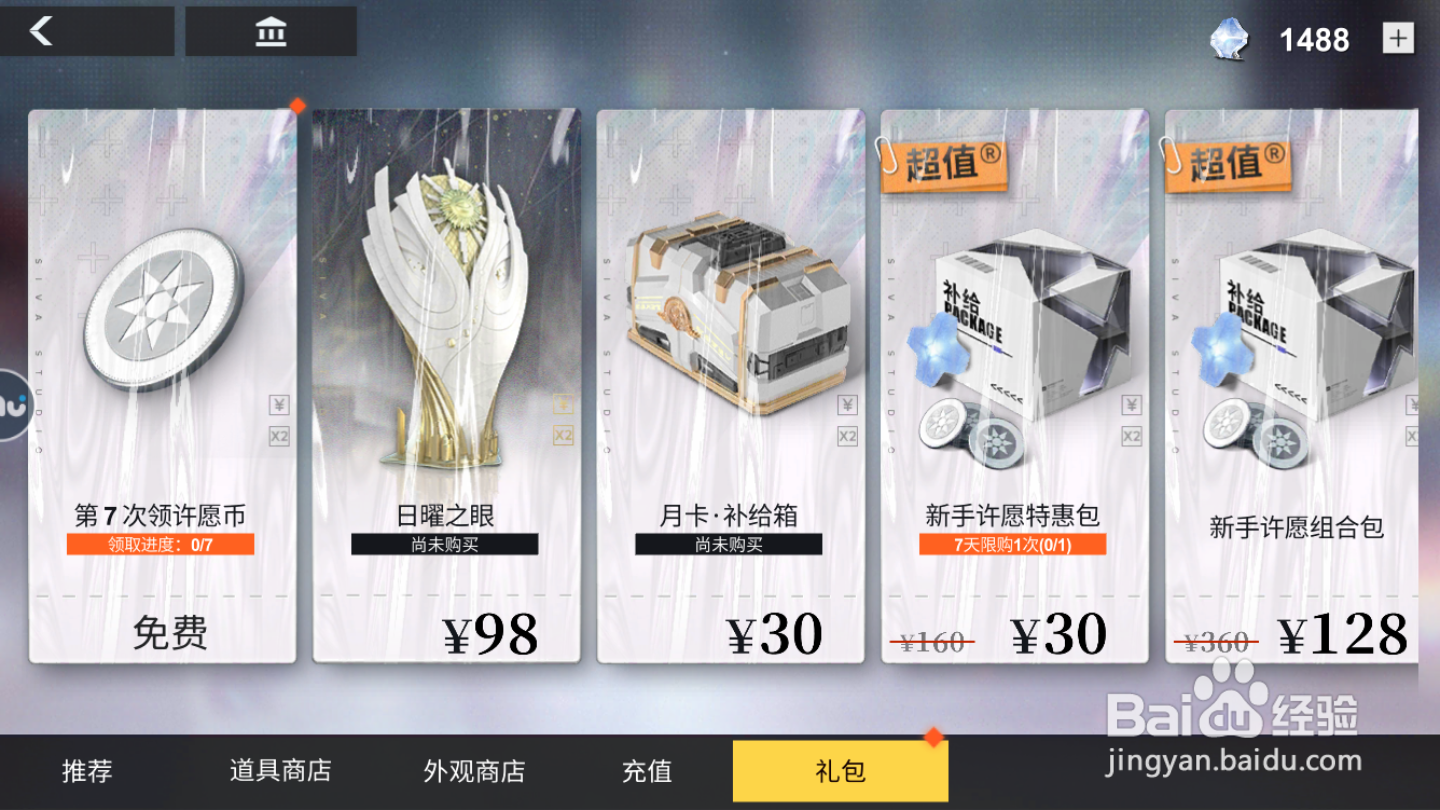Click the blue crystal currency icon
Screen dimensions: 1440x810
(x=1228, y=40)
